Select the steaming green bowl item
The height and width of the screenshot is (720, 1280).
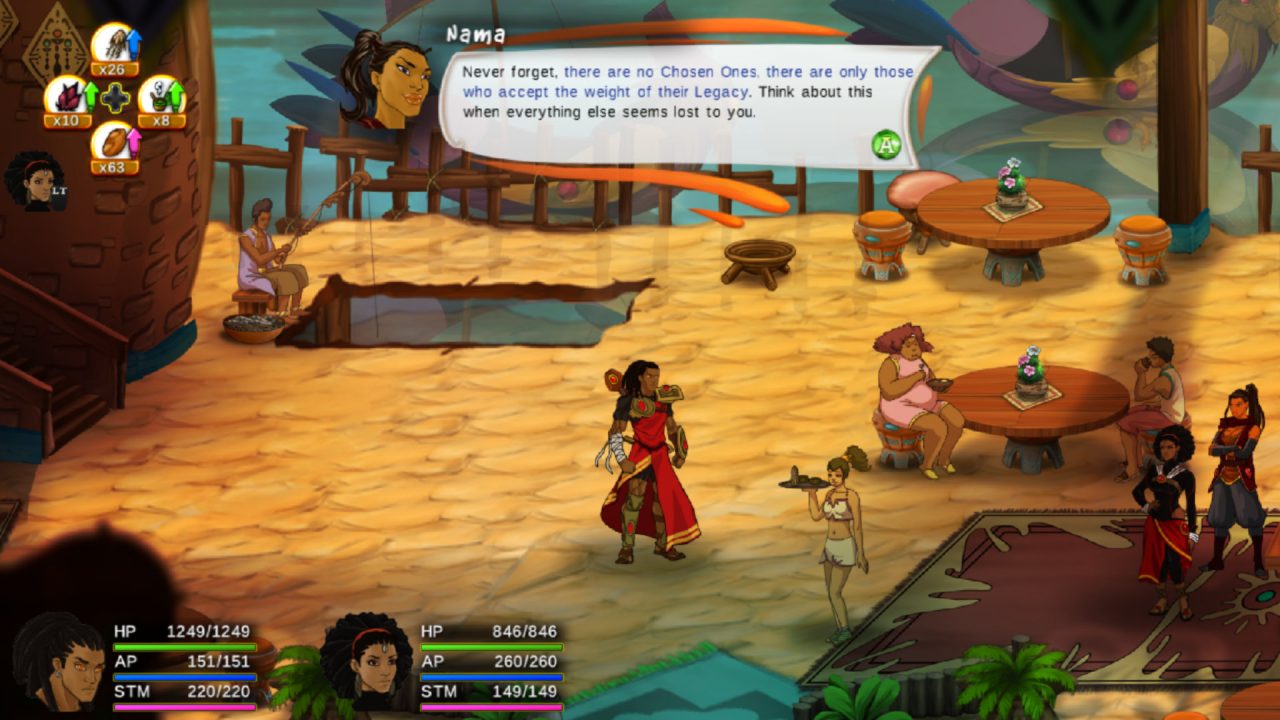click(159, 99)
